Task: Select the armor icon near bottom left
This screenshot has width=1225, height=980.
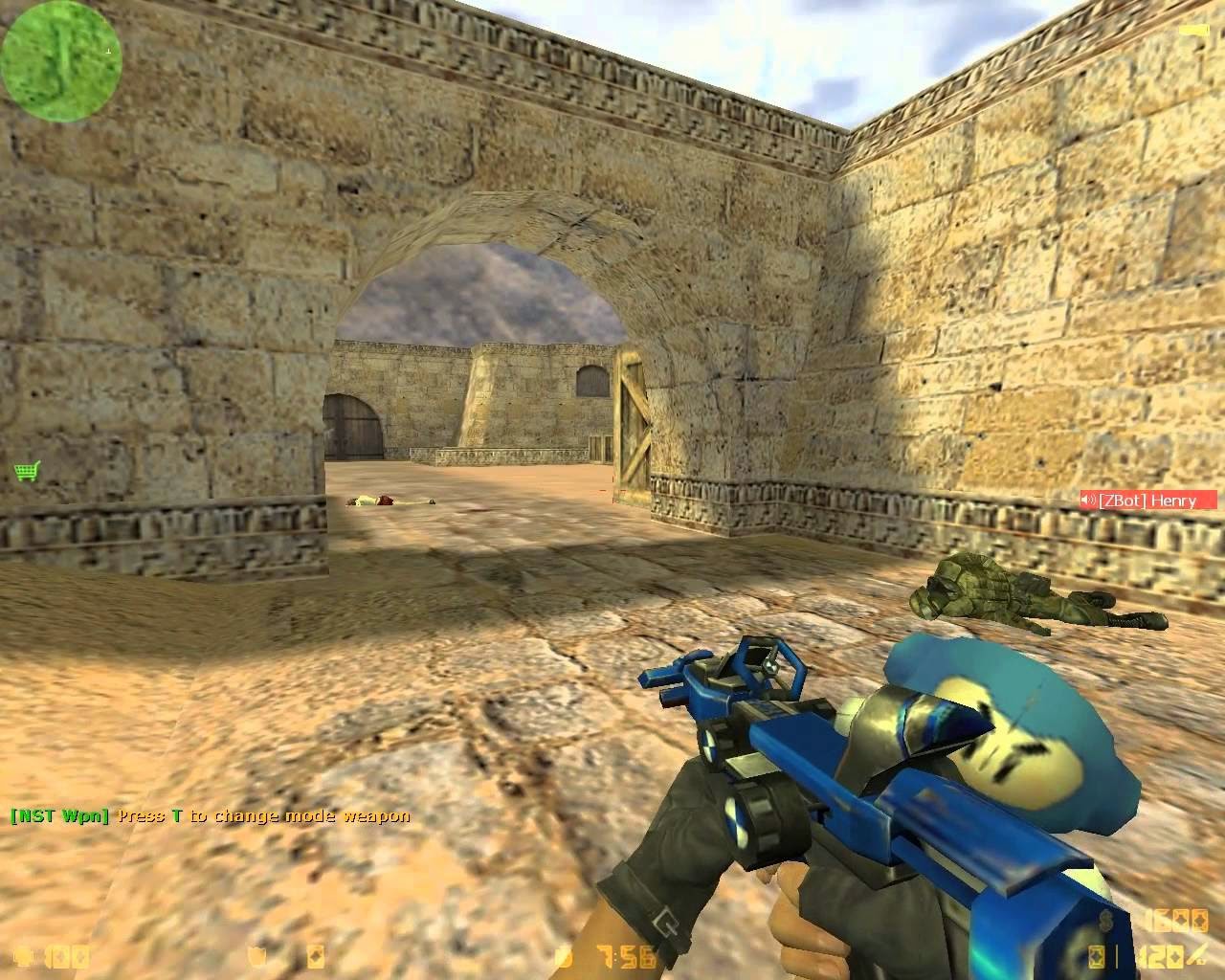Action: pos(256,956)
